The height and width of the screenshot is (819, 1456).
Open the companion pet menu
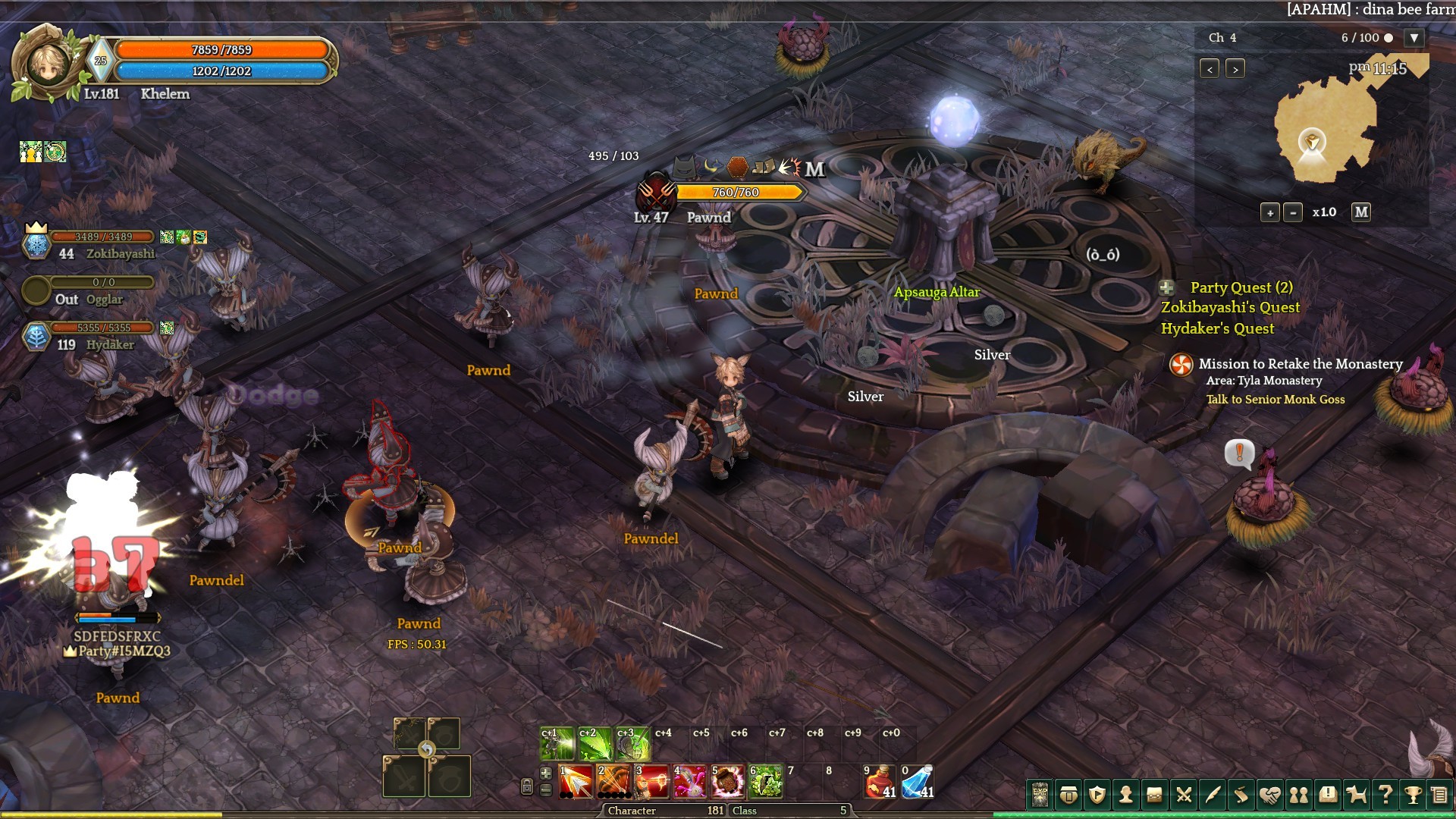click(1356, 795)
